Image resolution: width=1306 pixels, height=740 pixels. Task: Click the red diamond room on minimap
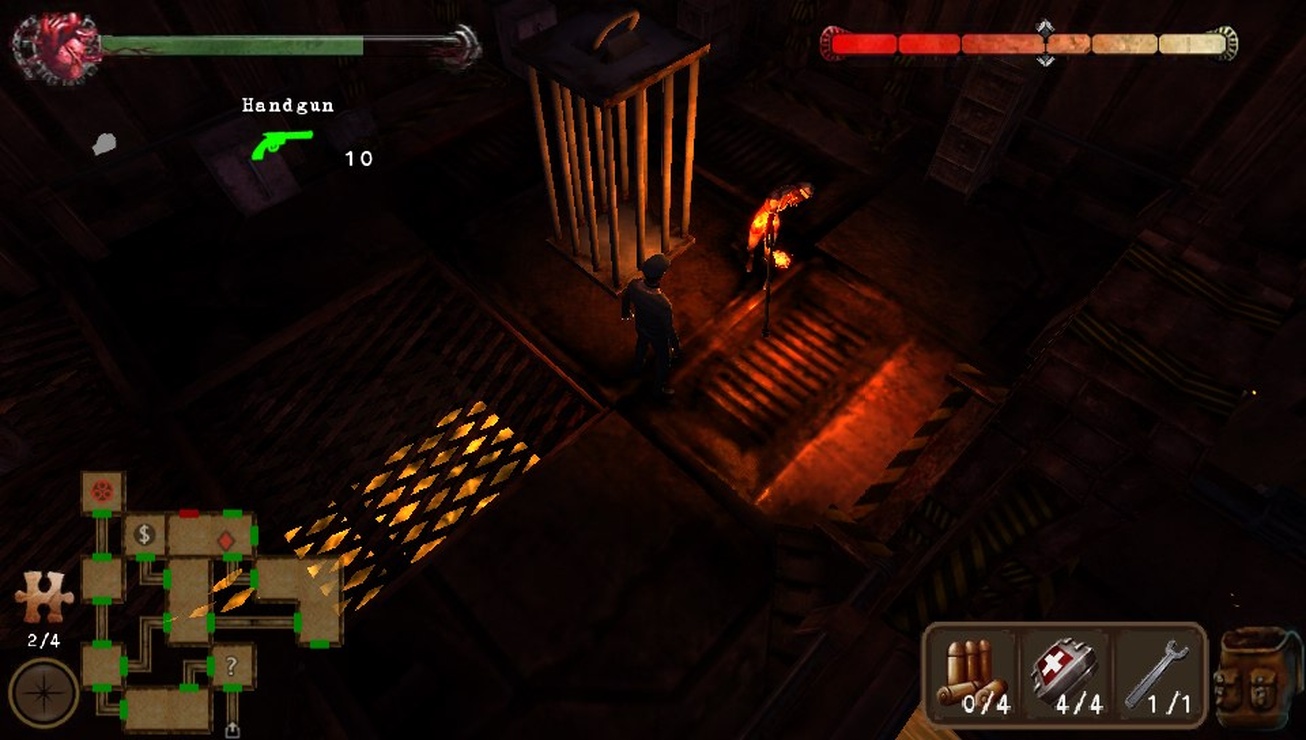pos(225,541)
